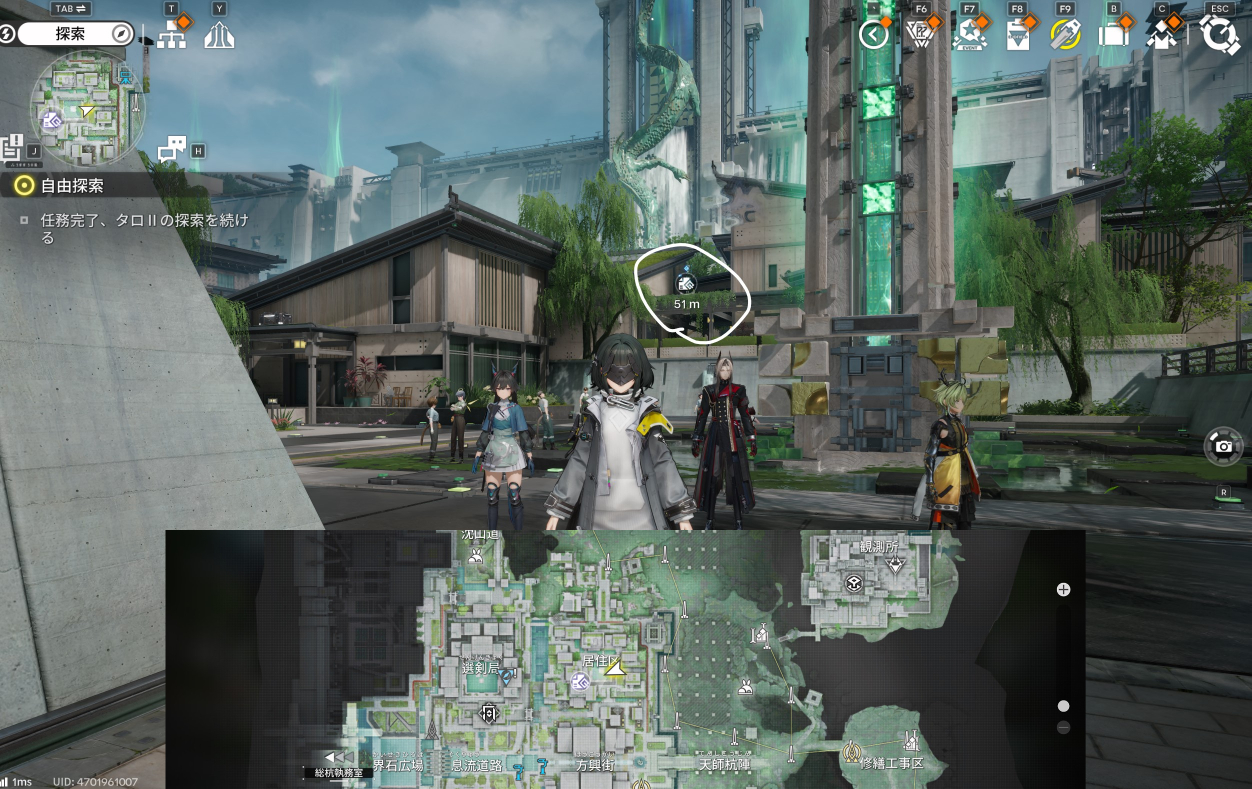
Task: Select the 自由探索 objective tracker
Action: pos(72,185)
